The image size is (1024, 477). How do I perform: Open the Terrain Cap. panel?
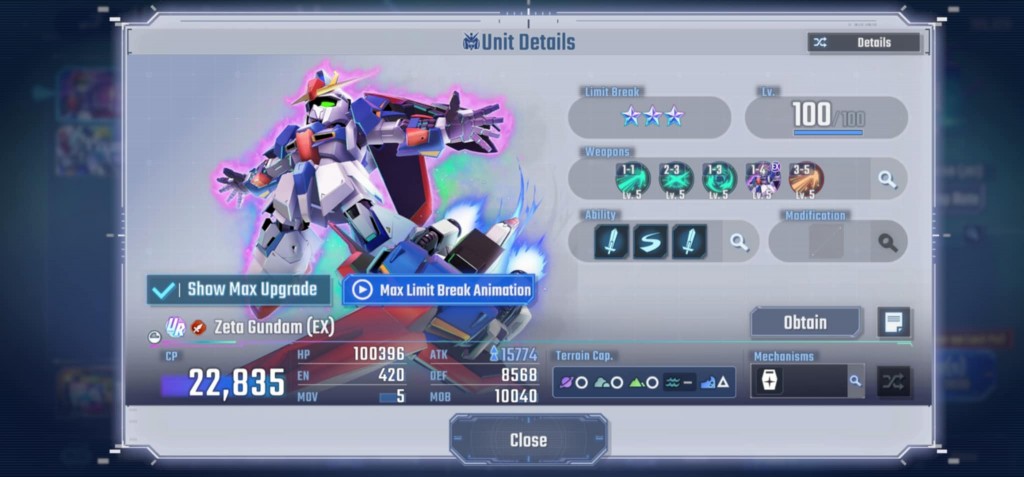pos(643,382)
